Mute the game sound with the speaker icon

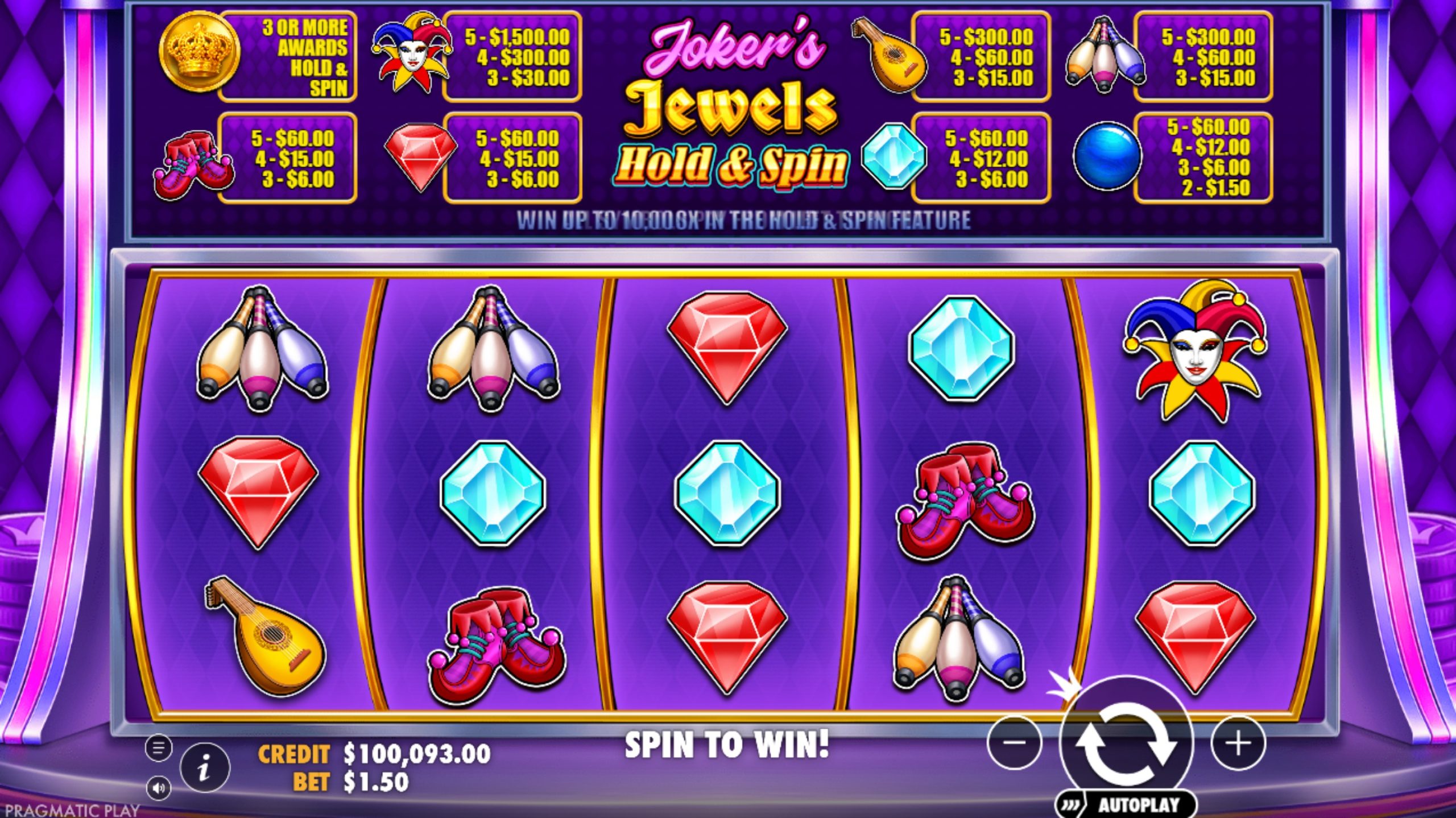(x=160, y=786)
